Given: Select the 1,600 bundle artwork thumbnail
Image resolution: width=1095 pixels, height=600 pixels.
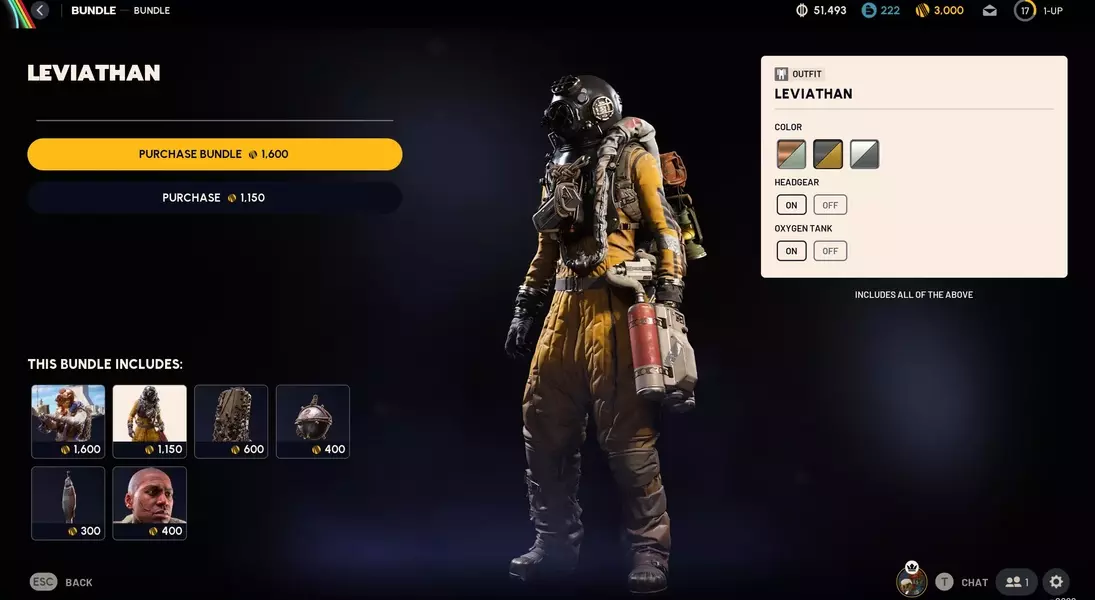Looking at the screenshot, I should click(x=68, y=421).
